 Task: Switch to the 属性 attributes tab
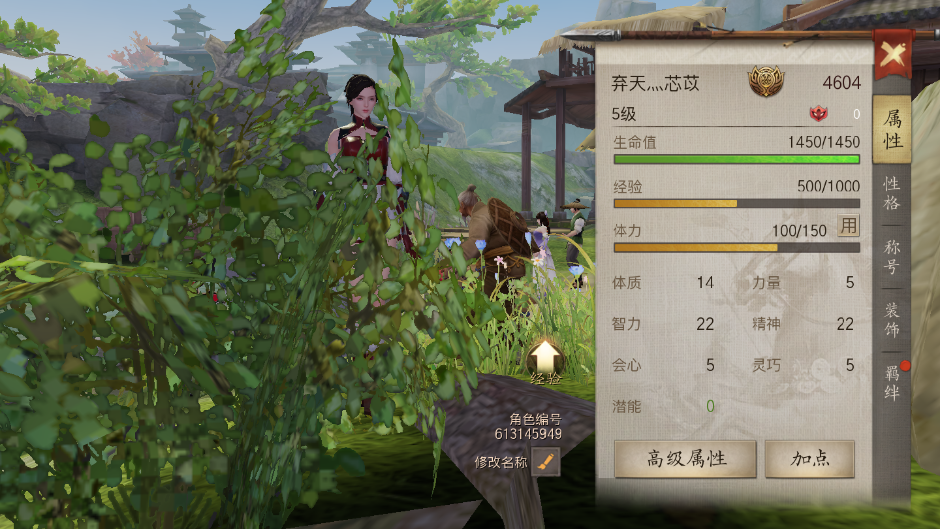coord(892,130)
